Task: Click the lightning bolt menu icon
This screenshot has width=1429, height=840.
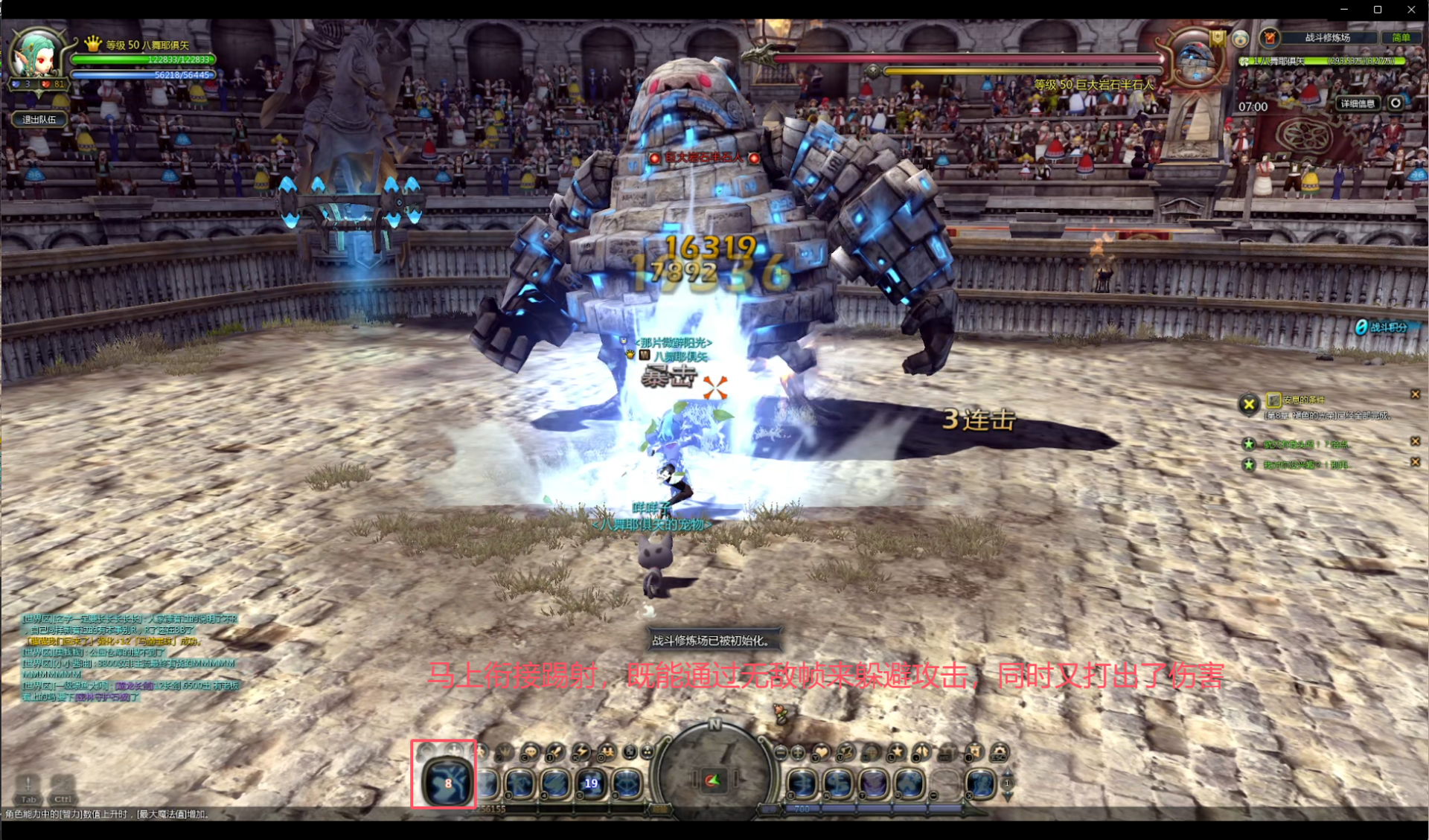Action: [x=580, y=752]
